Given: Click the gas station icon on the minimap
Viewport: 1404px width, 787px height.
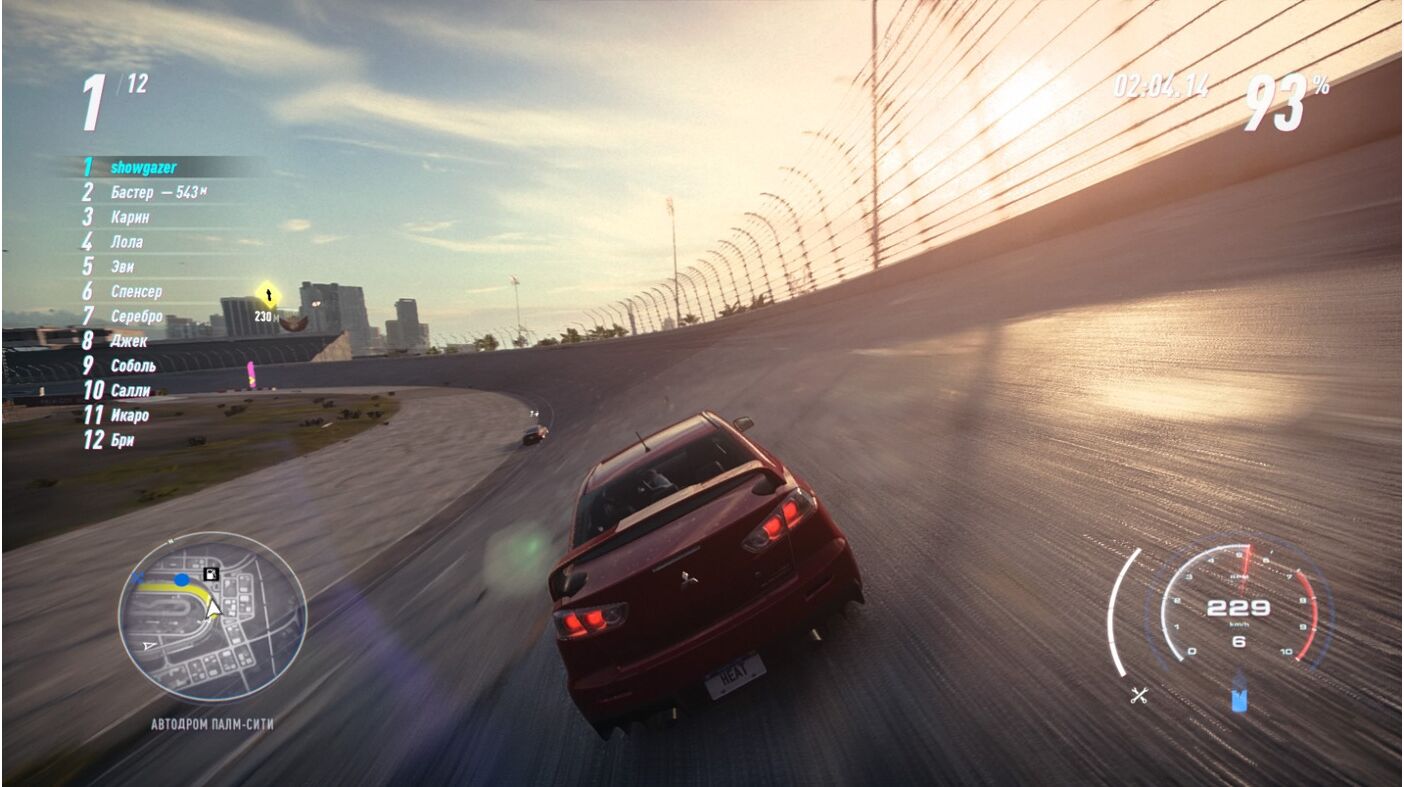Looking at the screenshot, I should (x=211, y=574).
